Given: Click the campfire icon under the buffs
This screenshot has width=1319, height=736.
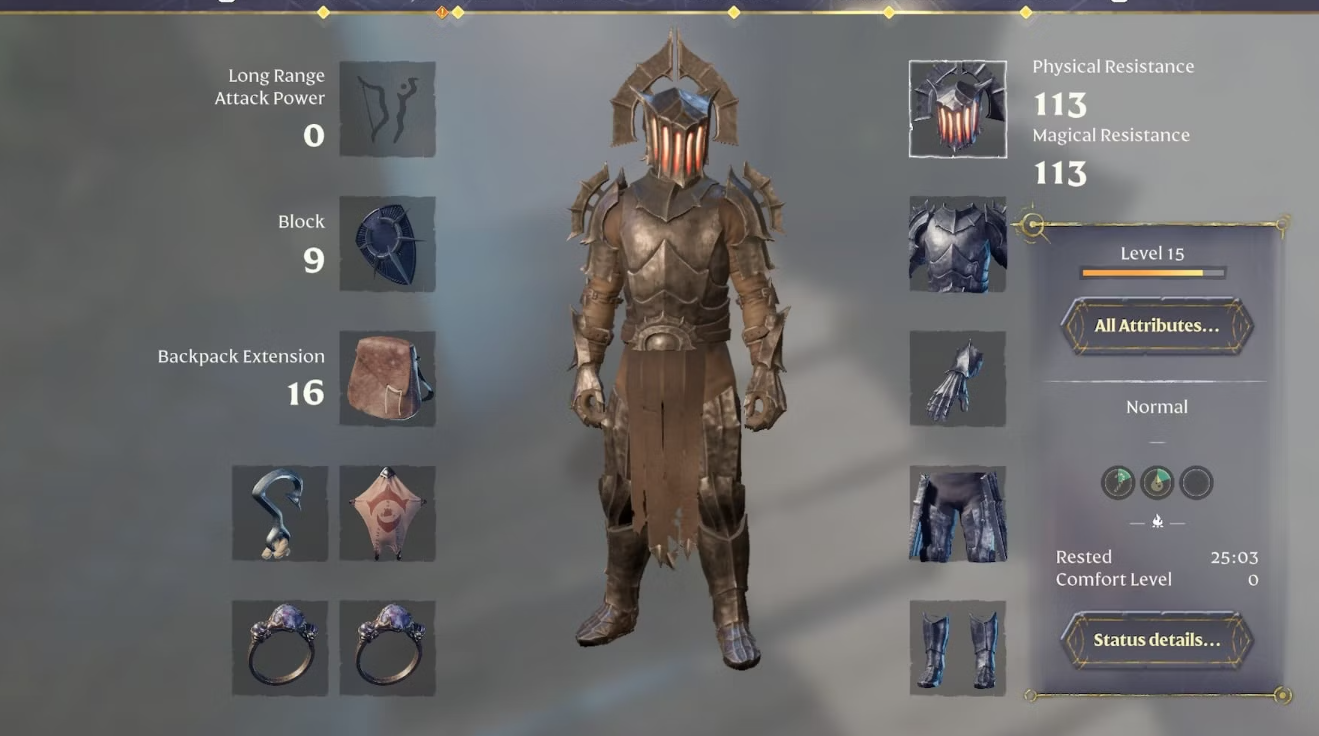Looking at the screenshot, I should [x=1157, y=519].
